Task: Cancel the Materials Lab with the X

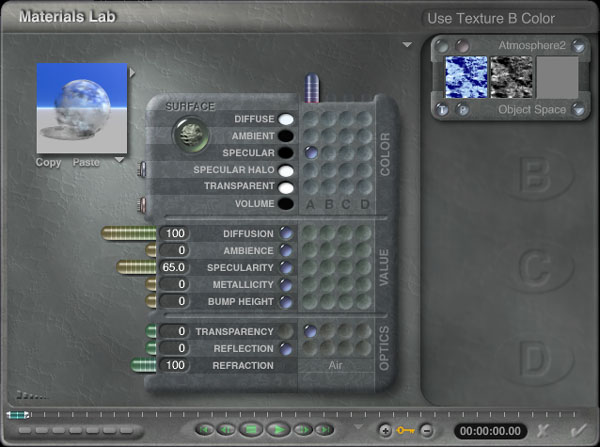Action: click(543, 429)
